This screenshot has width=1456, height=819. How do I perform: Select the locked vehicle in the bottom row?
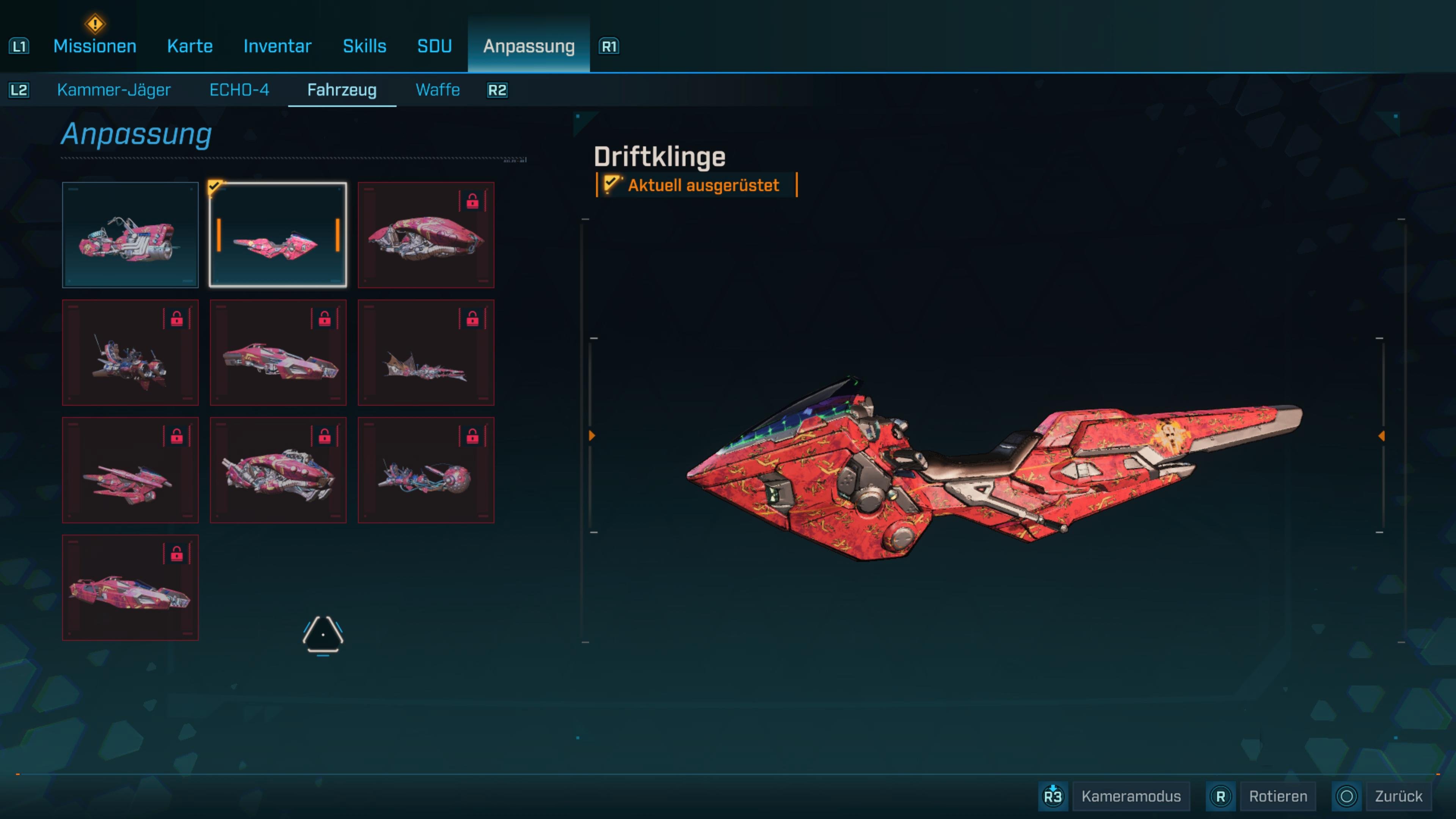(x=130, y=588)
